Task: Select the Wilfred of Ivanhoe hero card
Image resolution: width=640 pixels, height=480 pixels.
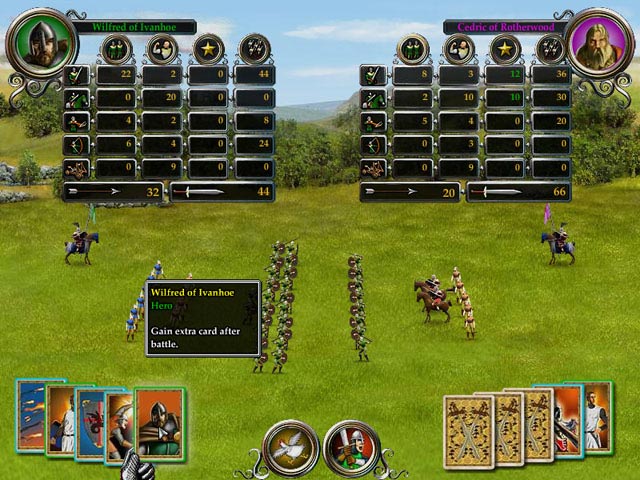Action: point(161,422)
